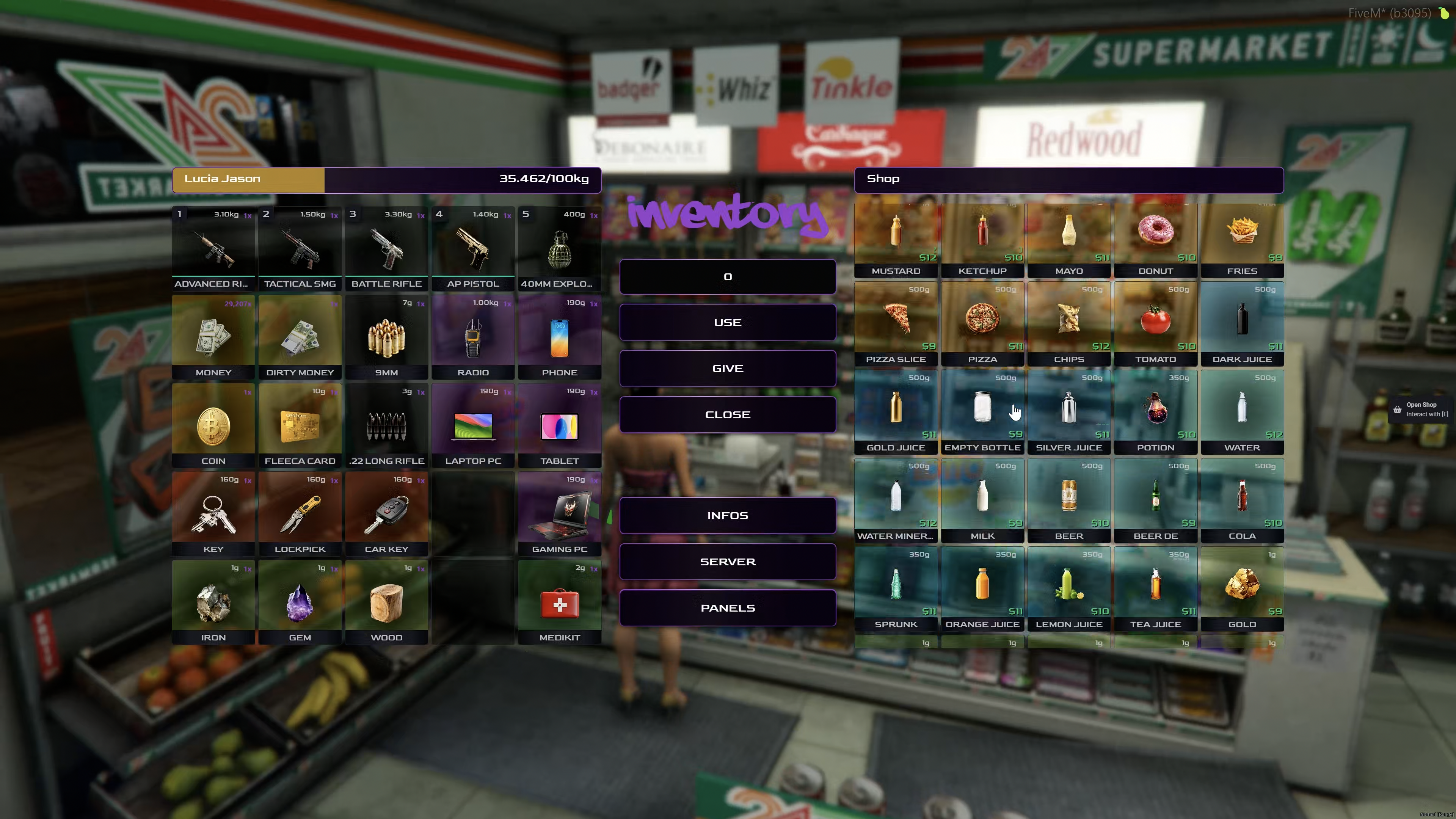Click the item amount field
Screen dimensions: 1456x819
728,276
